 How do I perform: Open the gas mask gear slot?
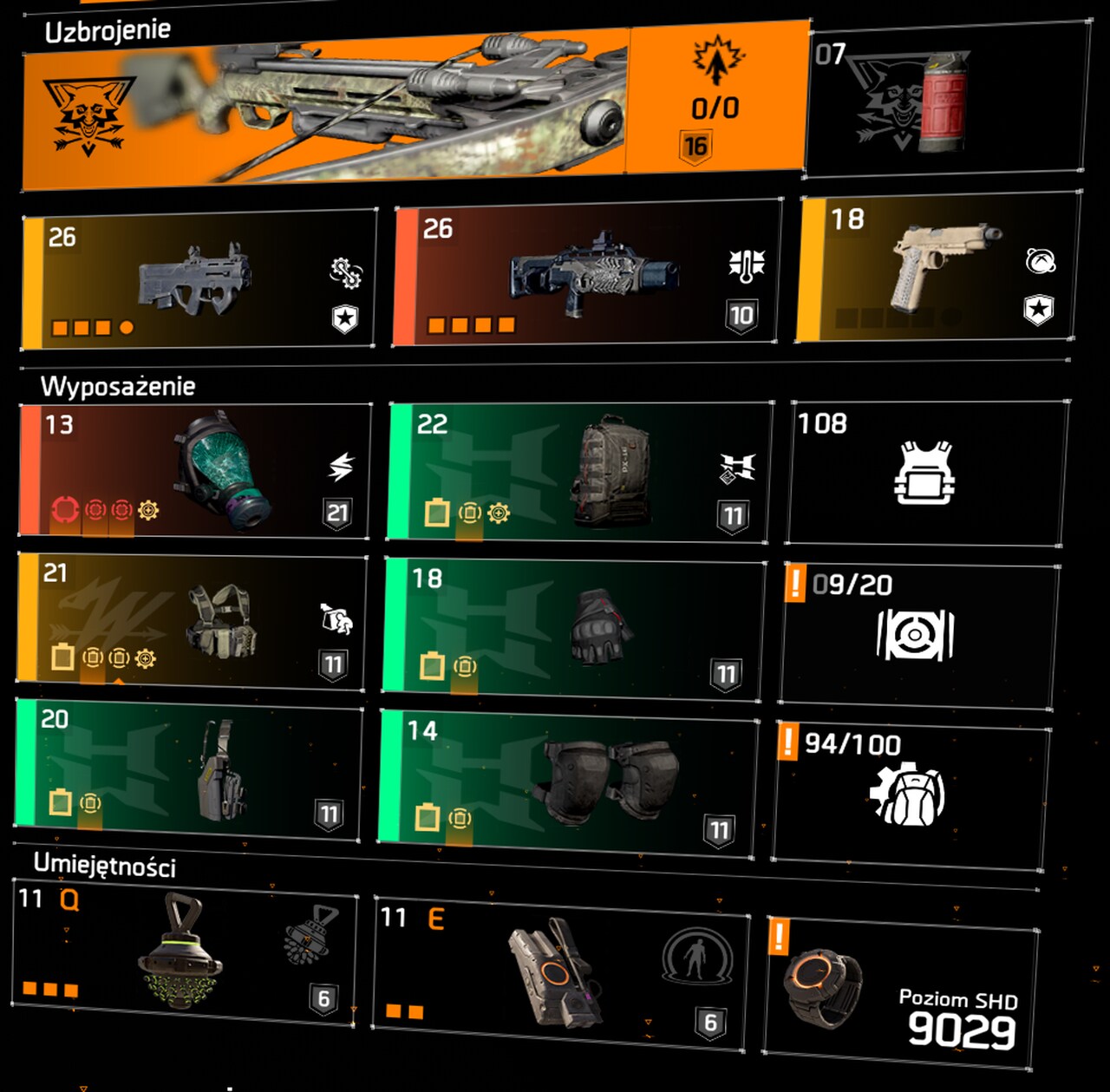195,470
